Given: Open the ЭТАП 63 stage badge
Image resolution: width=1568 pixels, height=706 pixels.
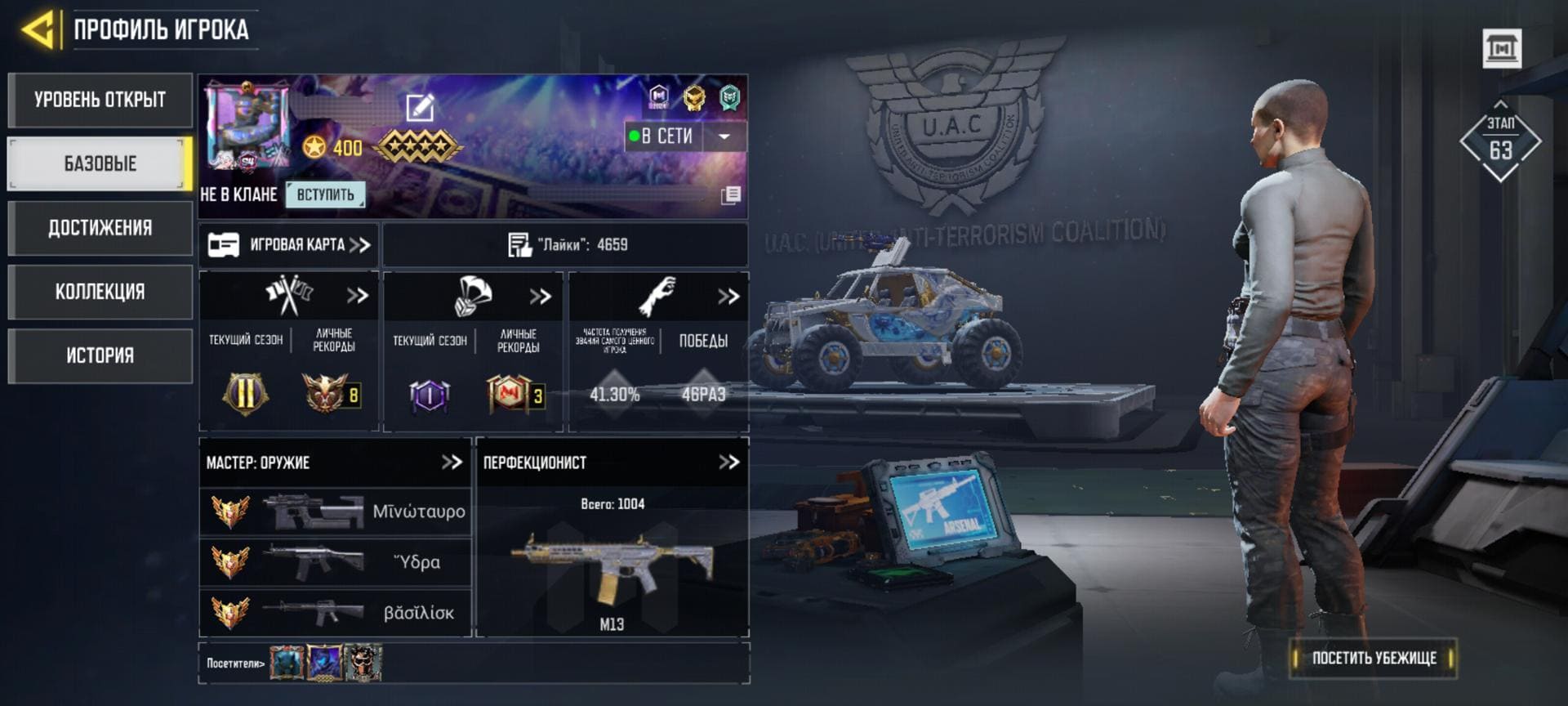Looking at the screenshot, I should click(x=1500, y=142).
